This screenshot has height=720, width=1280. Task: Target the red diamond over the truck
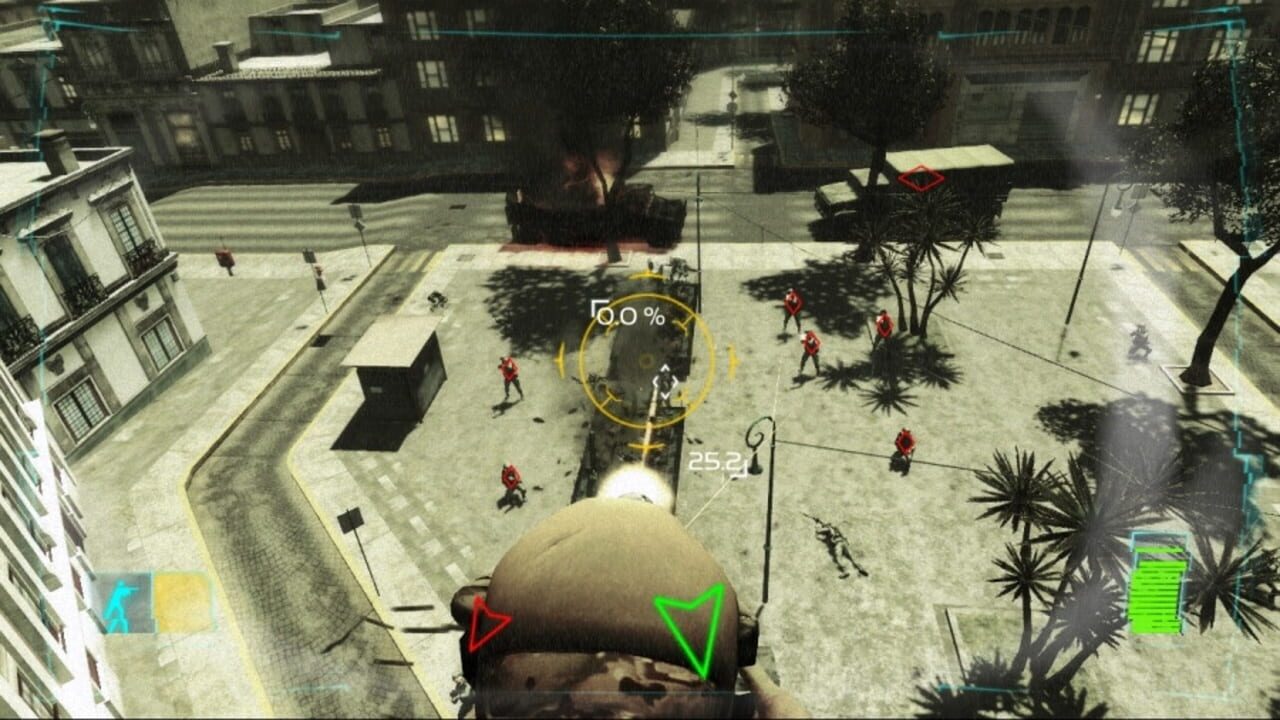pos(918,178)
